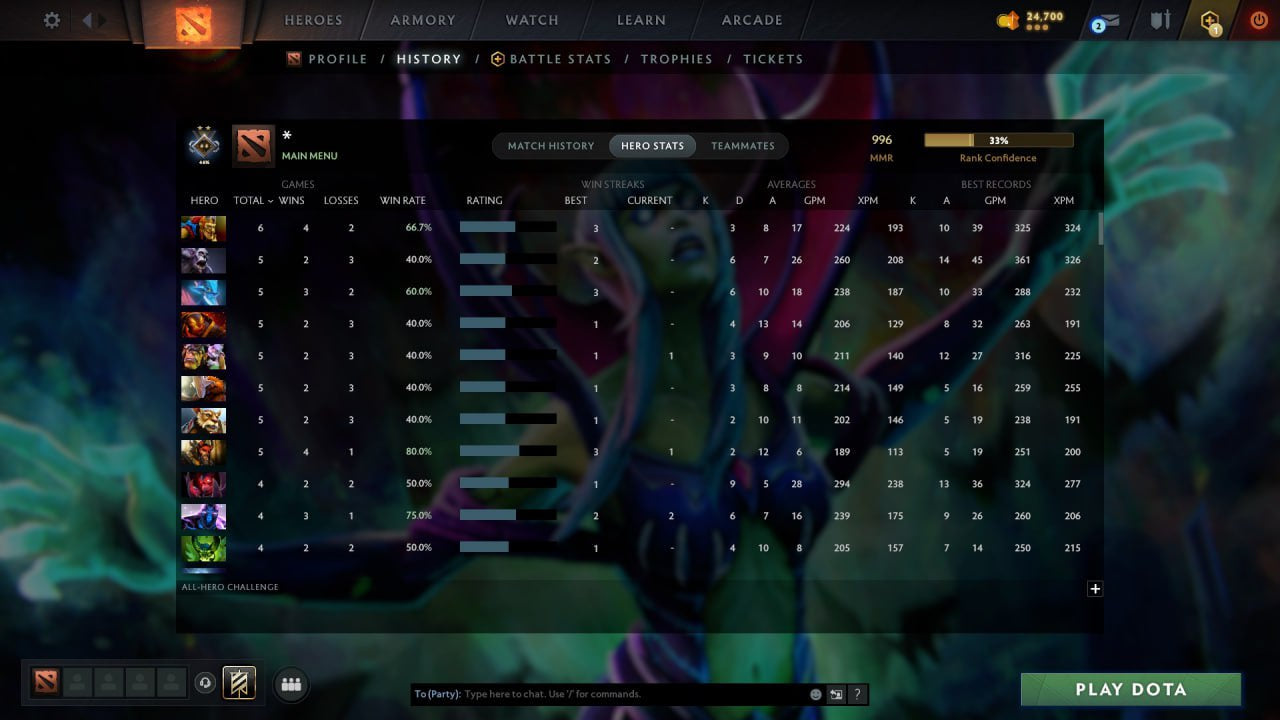Viewport: 1280px width, 720px height.
Task: Click the chat help question mark button
Action: (x=856, y=693)
